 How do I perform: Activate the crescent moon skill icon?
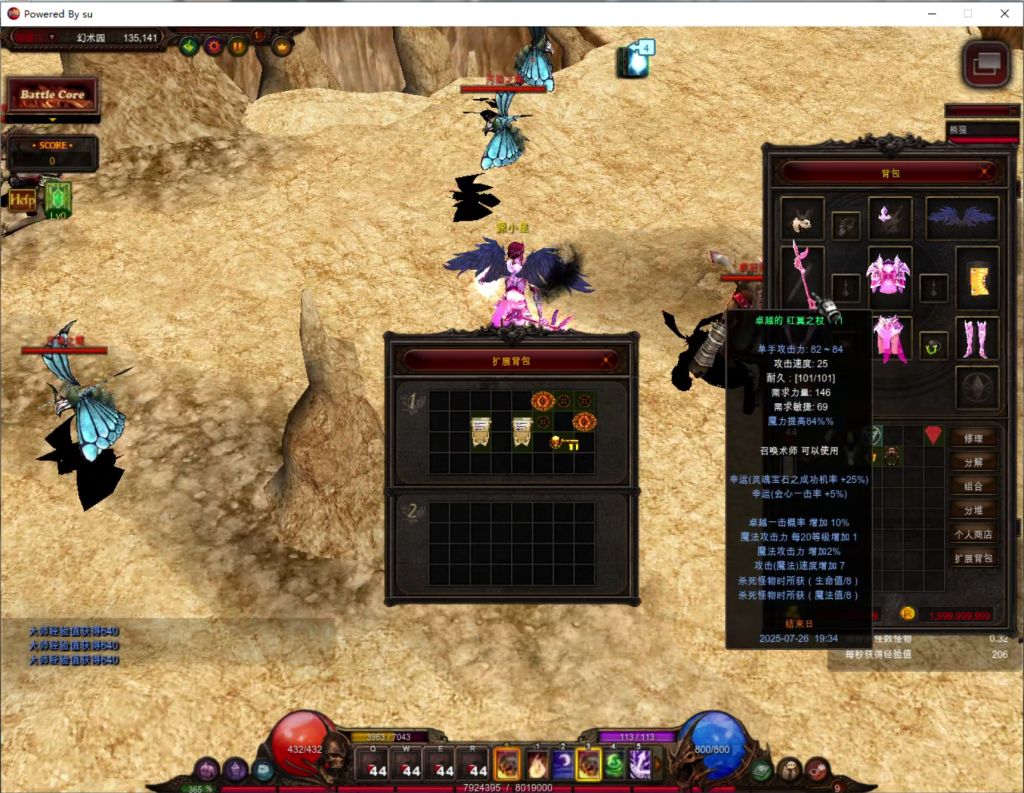point(563,765)
